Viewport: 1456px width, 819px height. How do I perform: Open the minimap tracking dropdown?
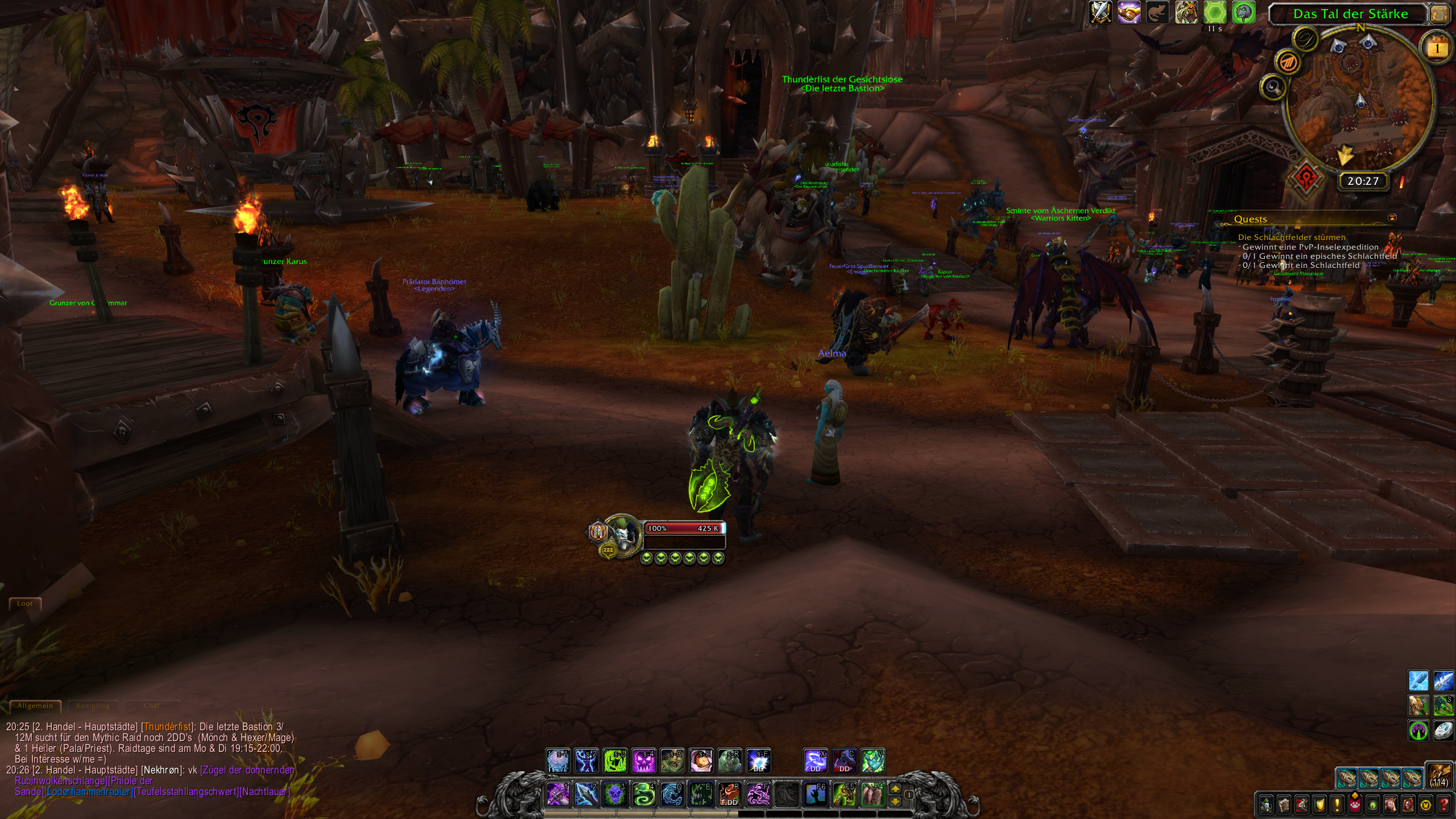coord(1274,87)
